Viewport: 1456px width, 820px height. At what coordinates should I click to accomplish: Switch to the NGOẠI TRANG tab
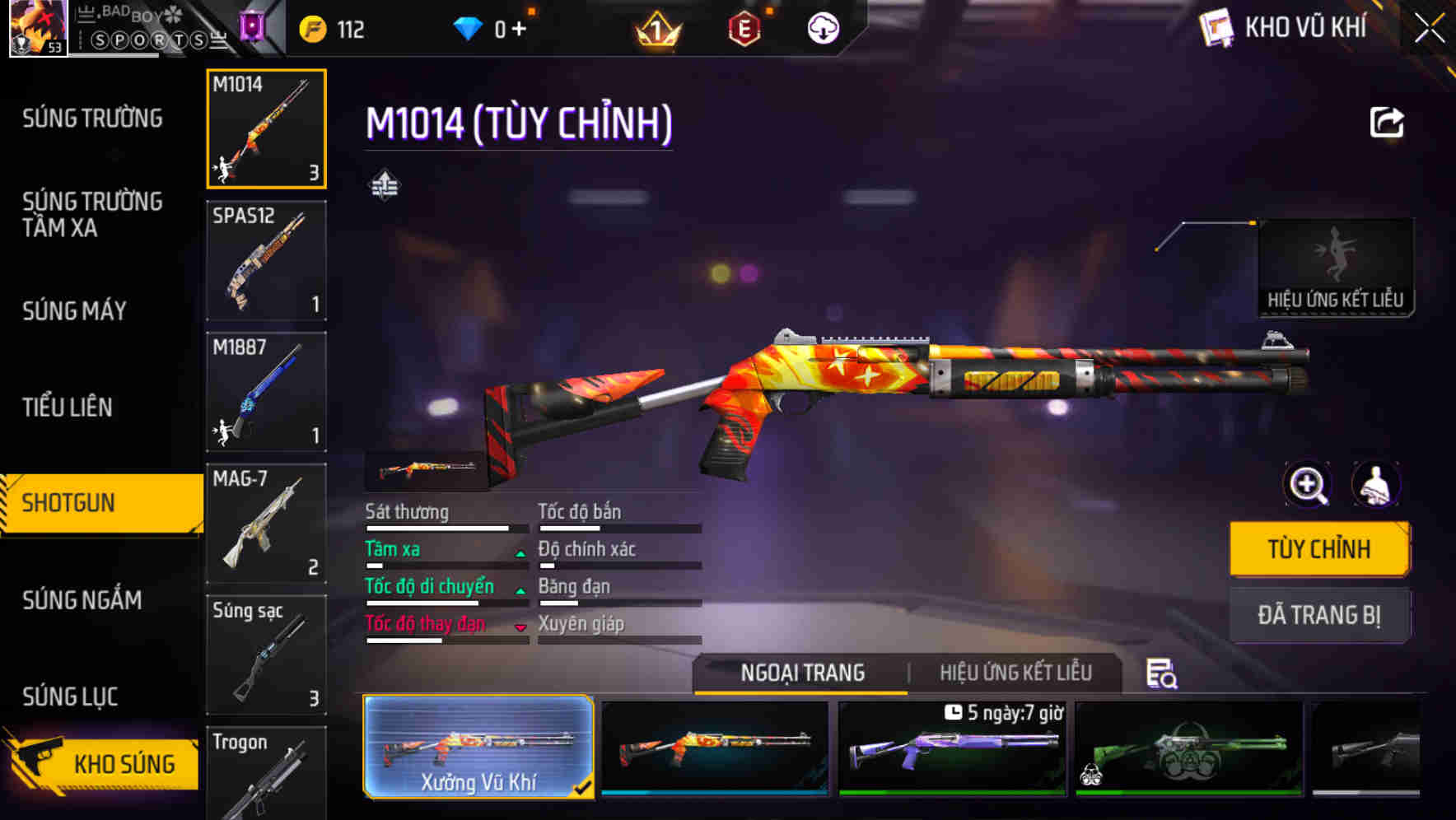pos(799,673)
